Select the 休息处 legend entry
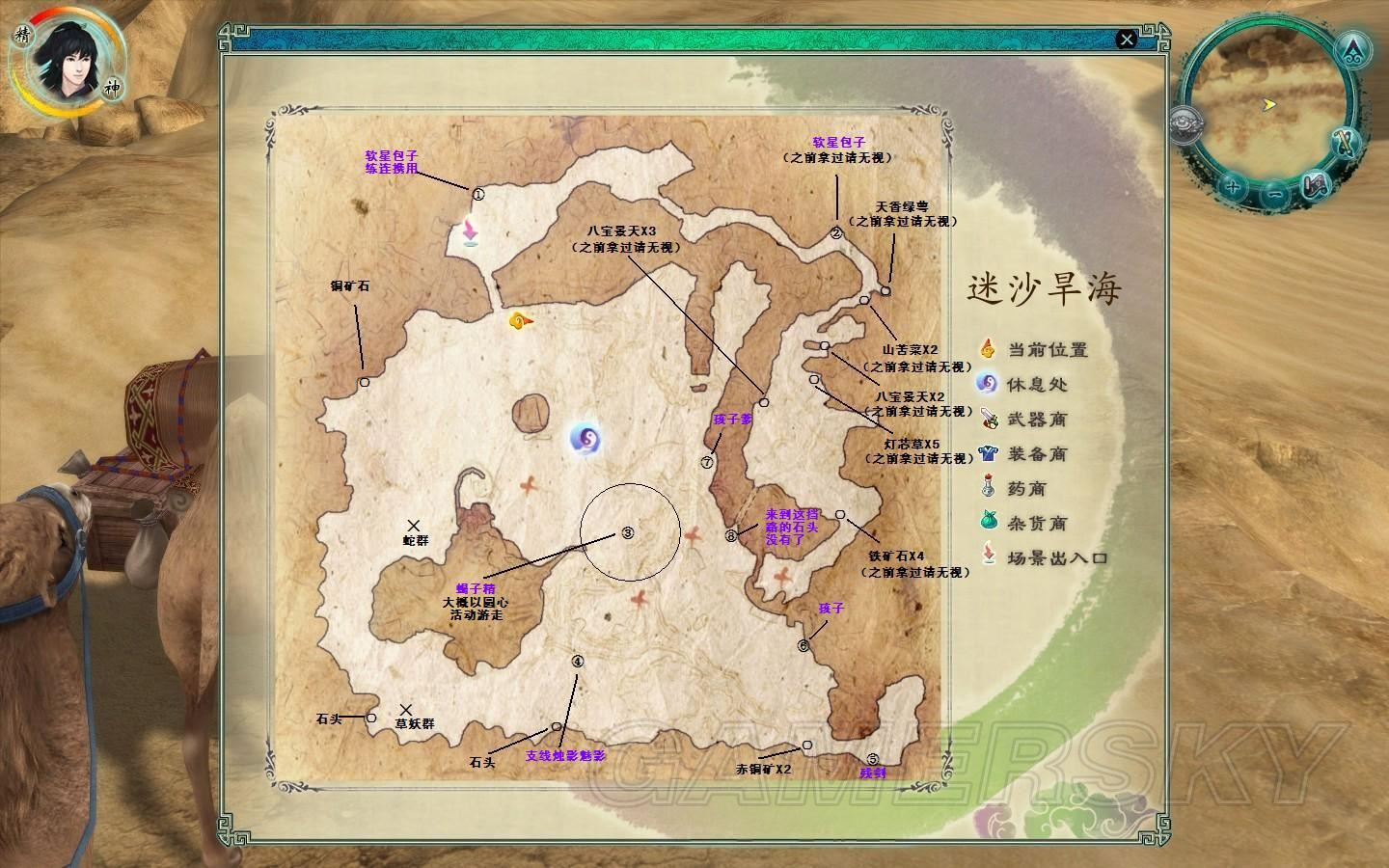 [x=1036, y=384]
